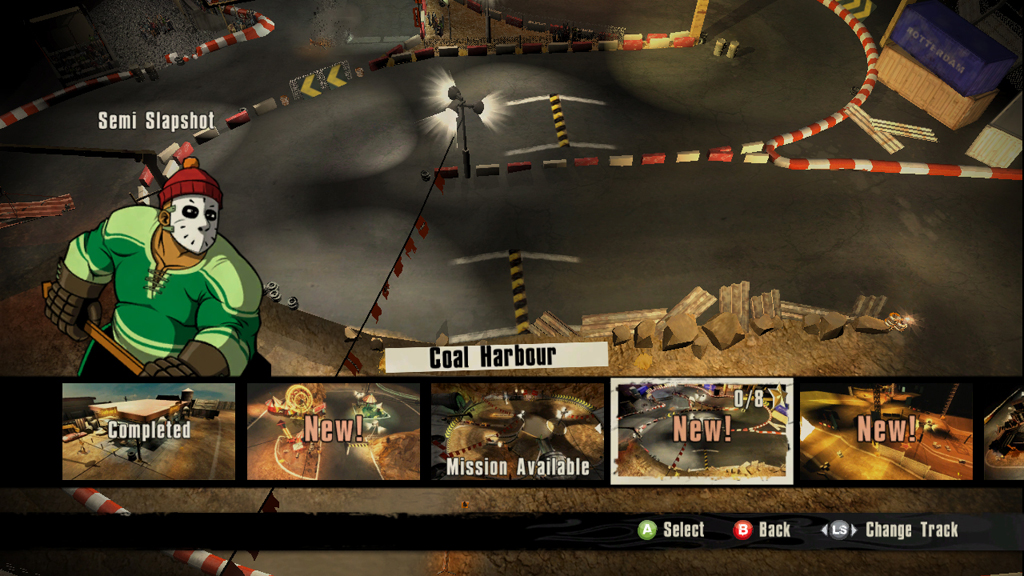Pick the orange-lit night track labeled New!
This screenshot has height=576, width=1024.
tap(886, 431)
